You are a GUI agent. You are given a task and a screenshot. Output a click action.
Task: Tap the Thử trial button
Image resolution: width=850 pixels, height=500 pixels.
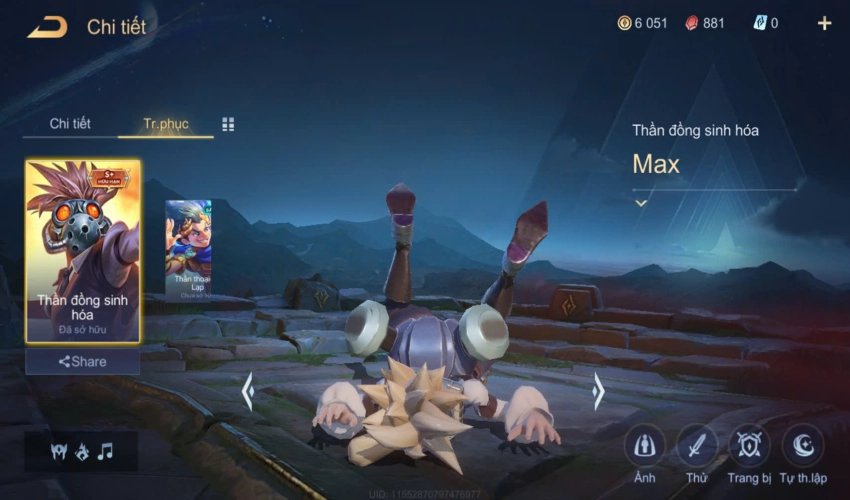697,446
